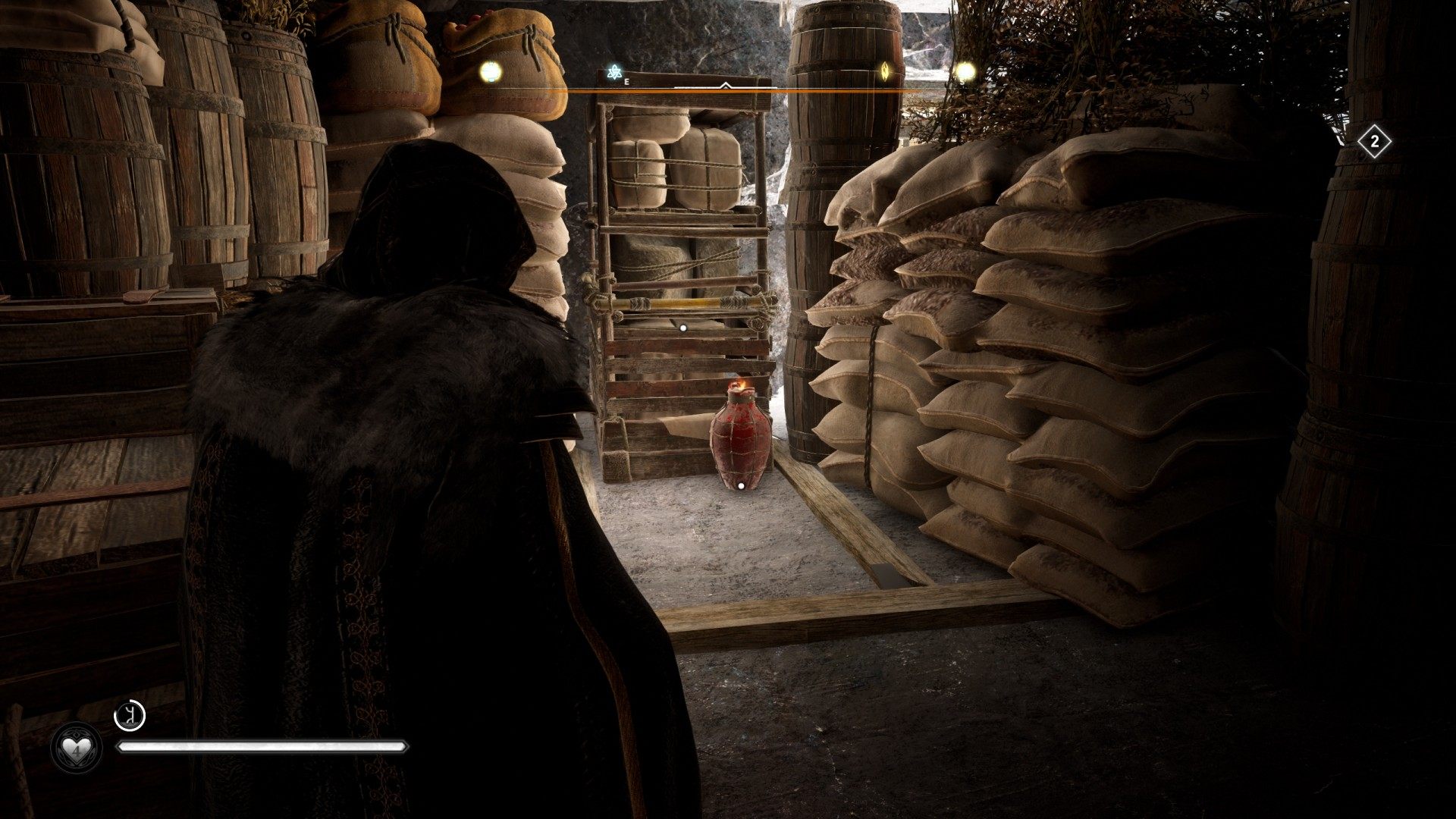The image size is (1456, 819).
Task: Click the heart-shaped rations icon
Action: (75, 748)
